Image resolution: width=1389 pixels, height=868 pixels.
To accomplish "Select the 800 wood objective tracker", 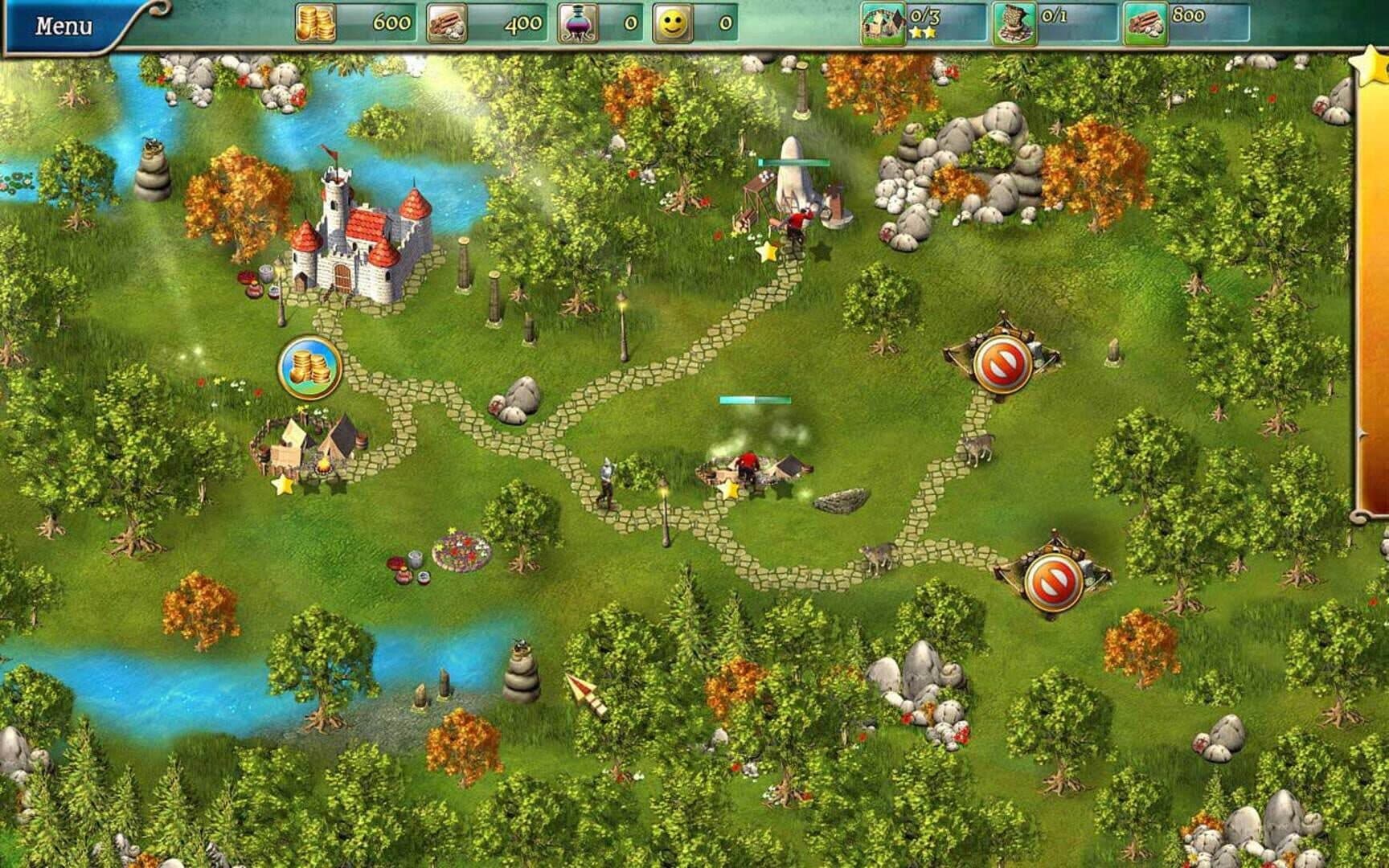I will click(1186, 23).
